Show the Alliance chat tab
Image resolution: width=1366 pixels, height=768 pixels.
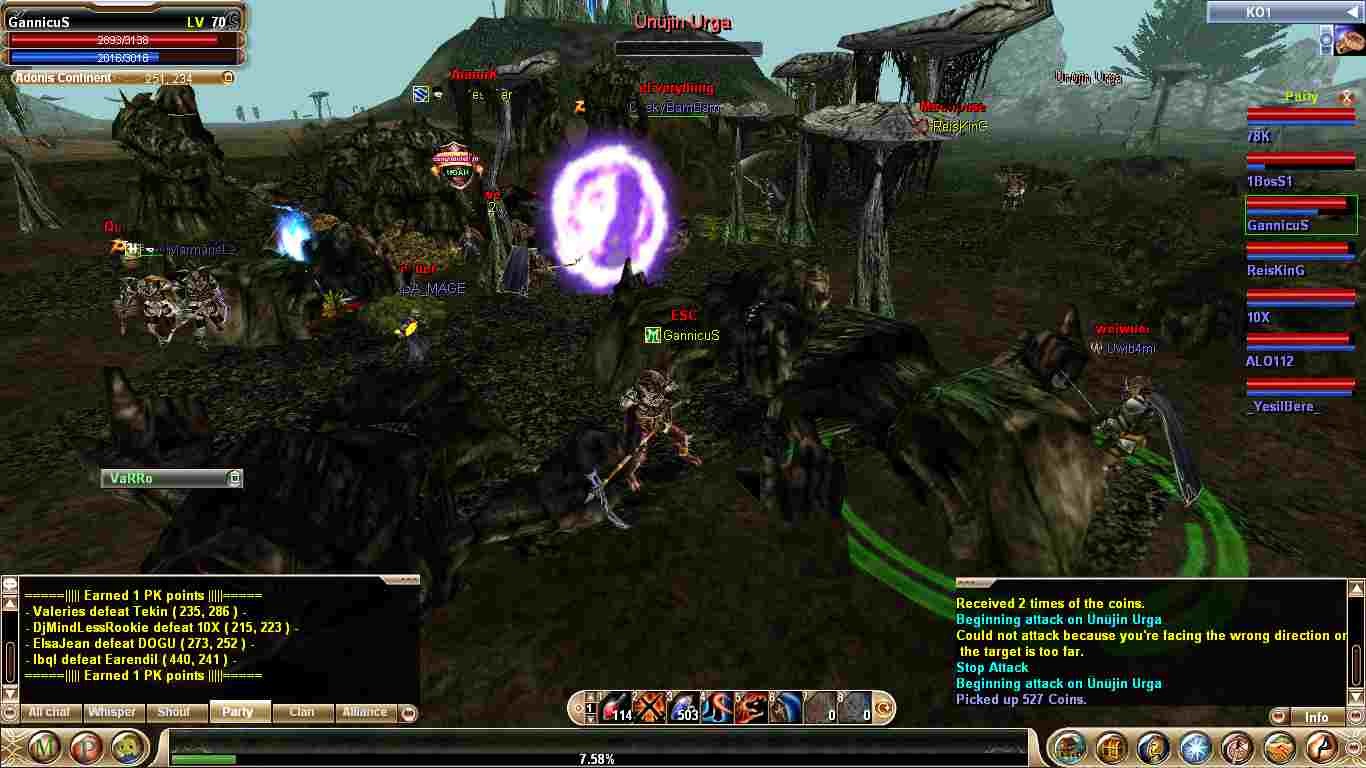pos(364,712)
